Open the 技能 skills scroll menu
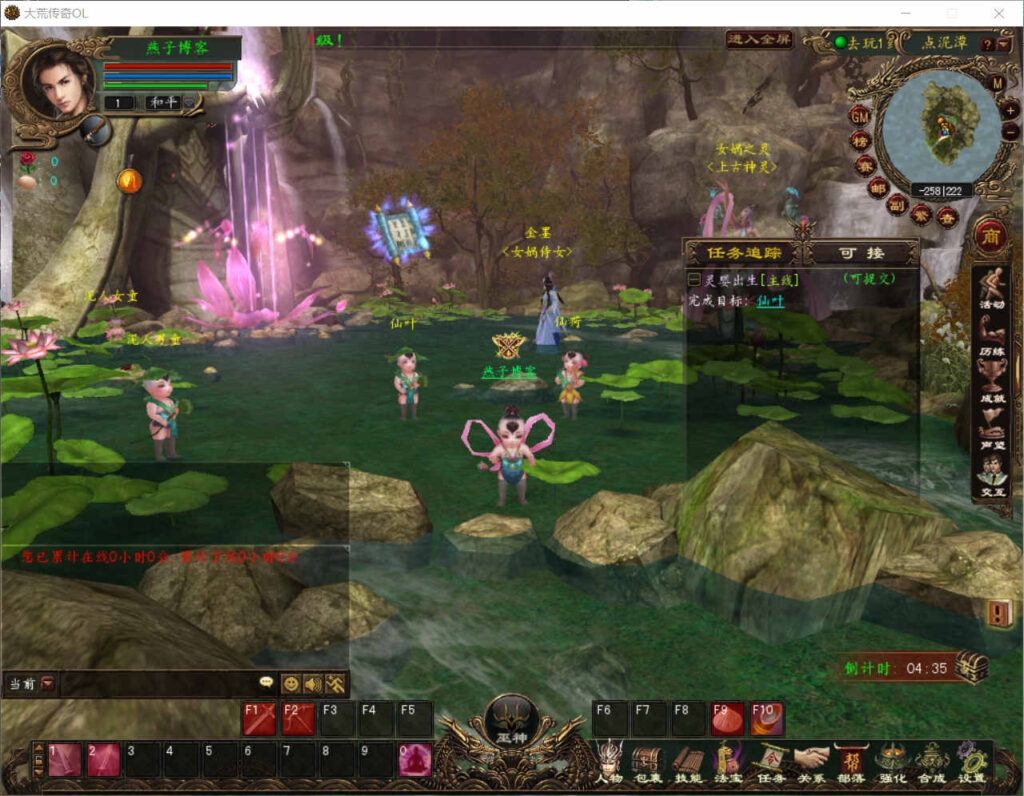 [x=687, y=759]
